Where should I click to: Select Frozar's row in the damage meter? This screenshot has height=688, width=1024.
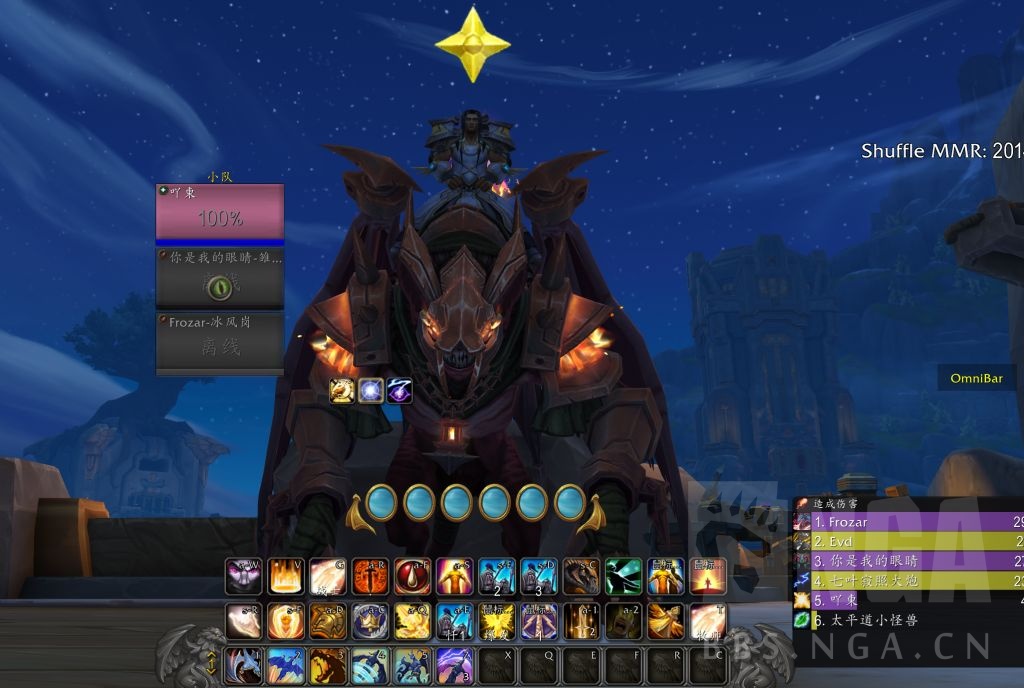(905, 522)
